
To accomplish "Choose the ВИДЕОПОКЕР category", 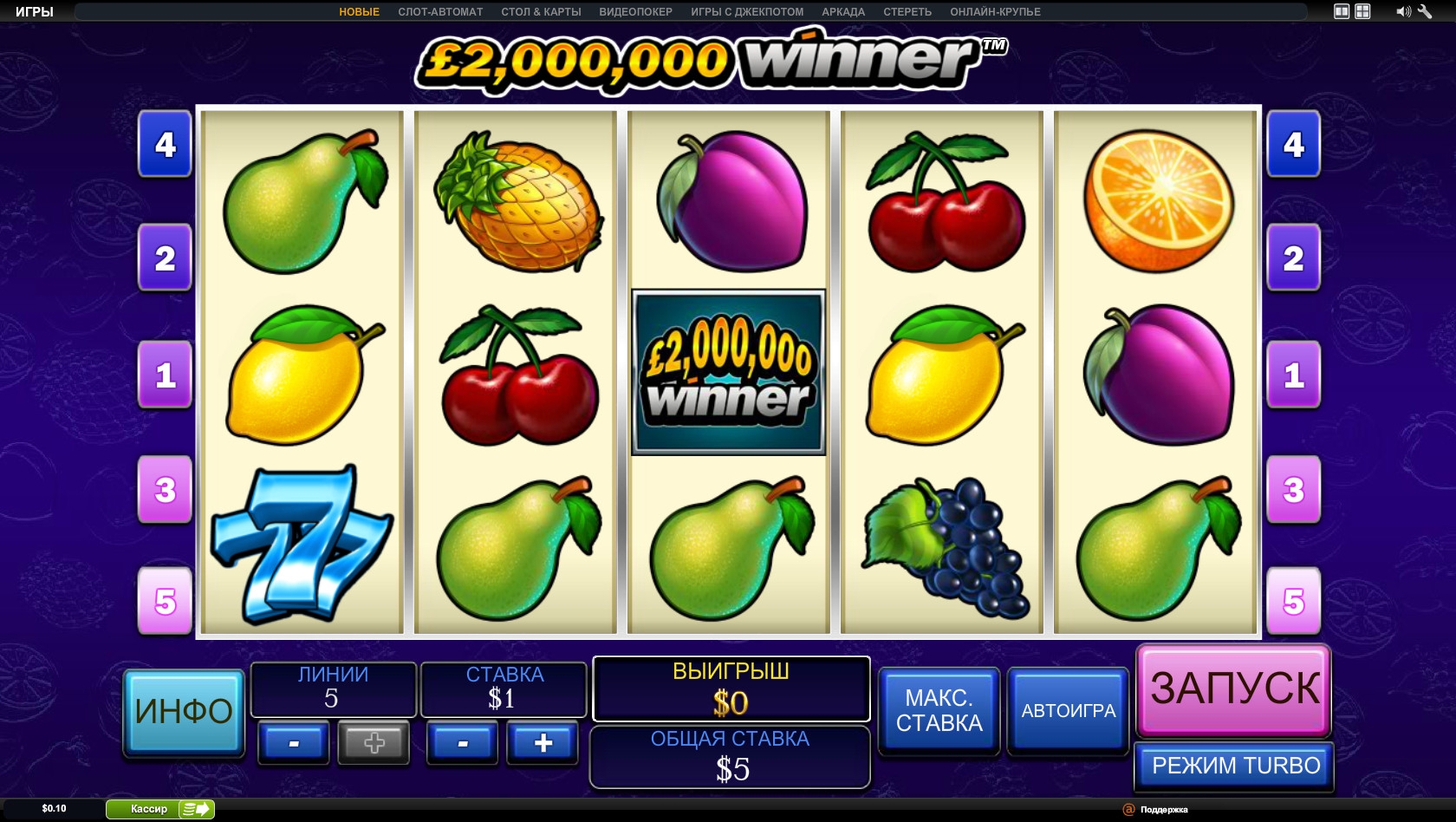I will [x=635, y=12].
